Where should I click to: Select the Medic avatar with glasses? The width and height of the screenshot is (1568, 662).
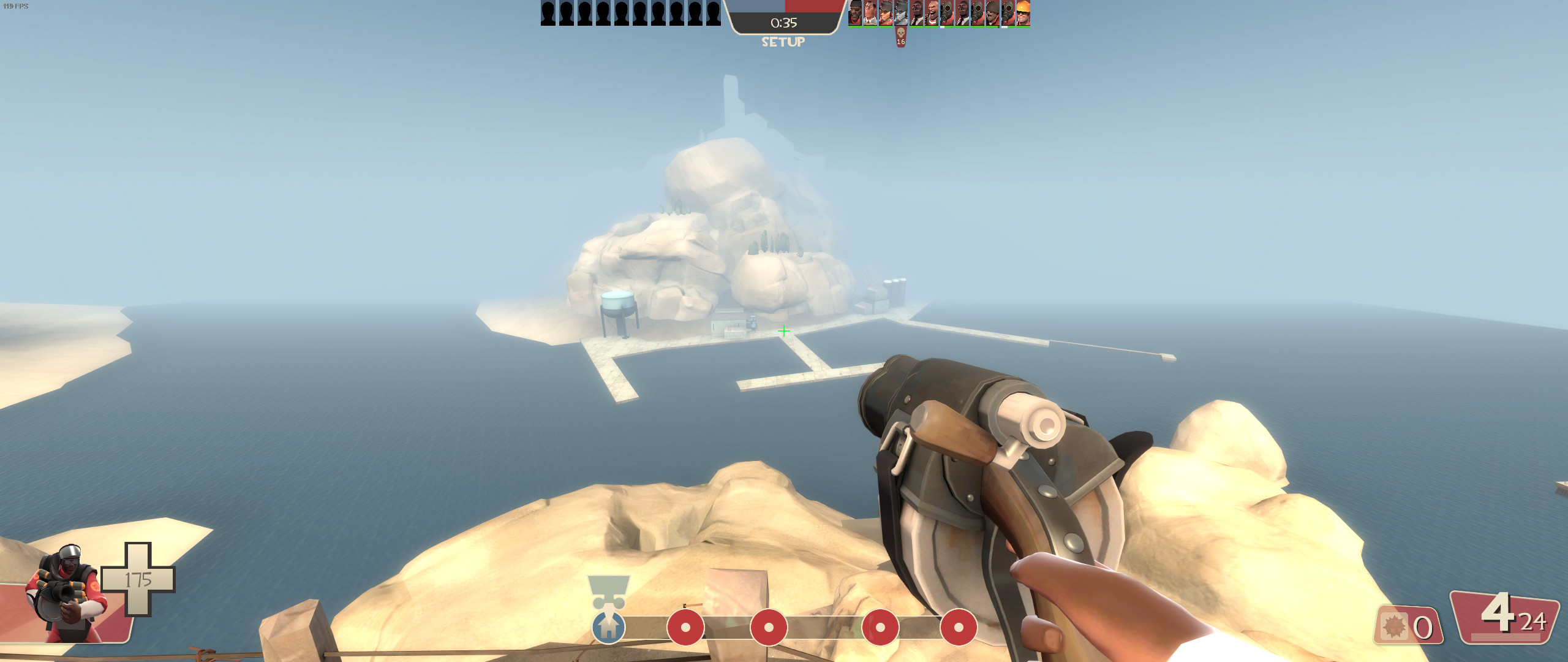[870, 13]
